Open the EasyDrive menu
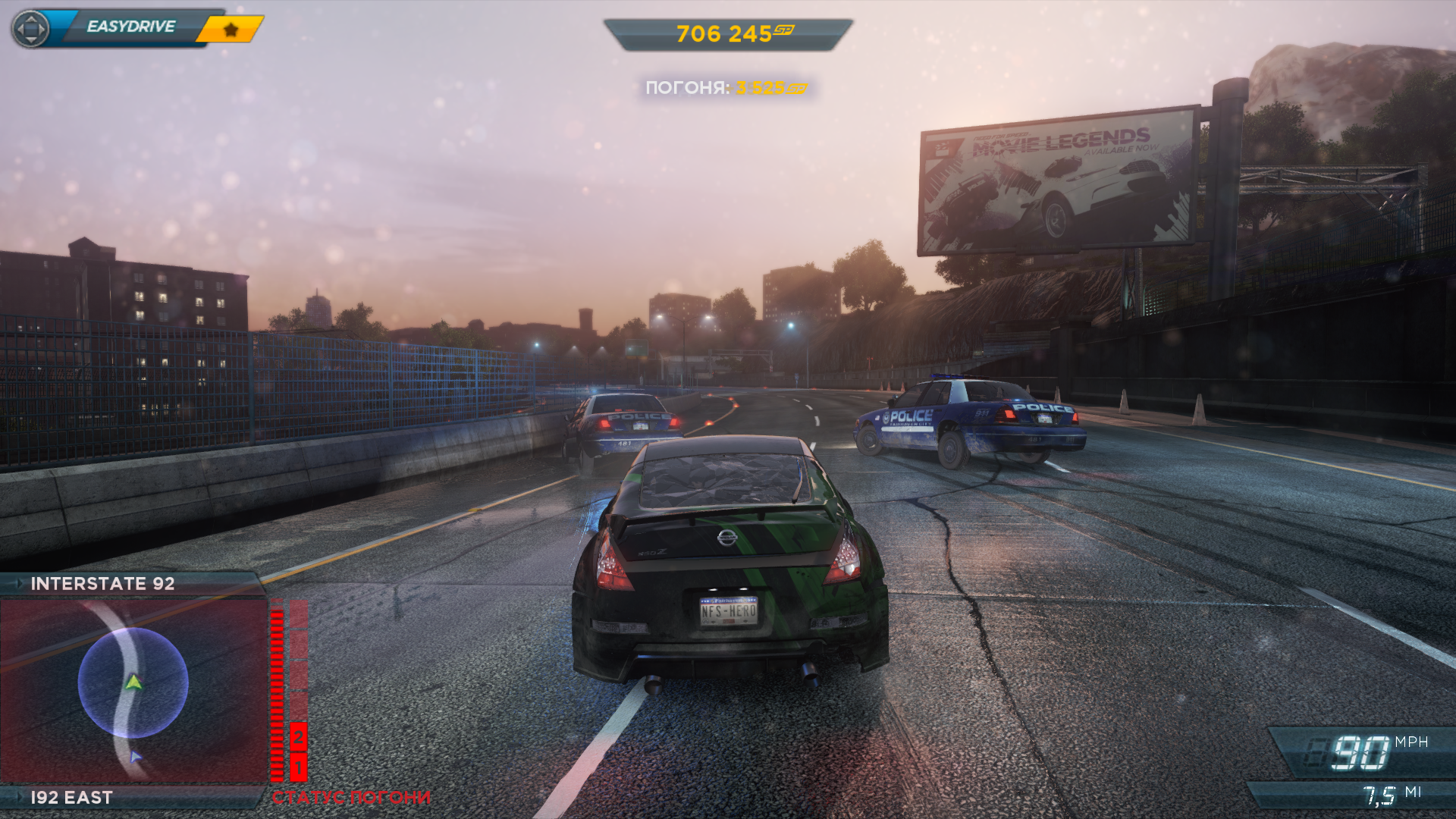Screen dimensions: 1456x819 [130, 27]
